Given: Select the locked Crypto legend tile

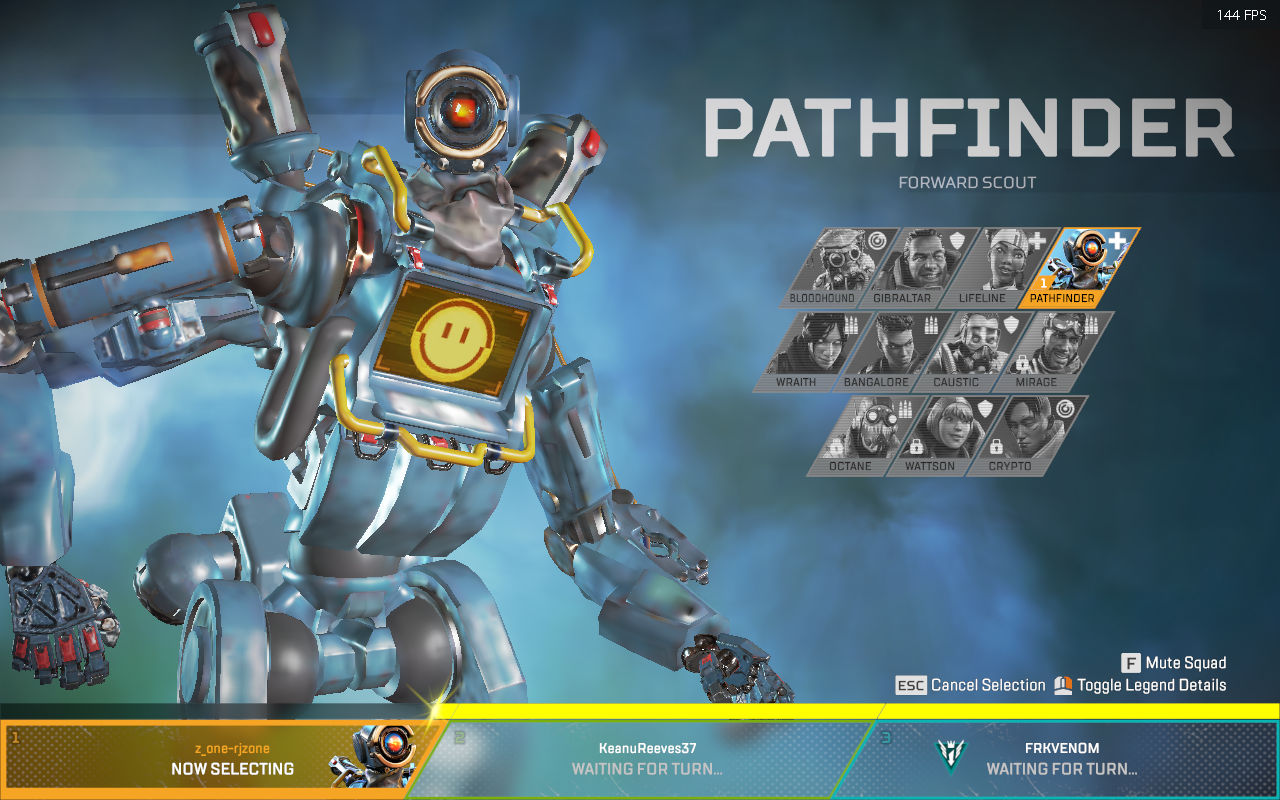Looking at the screenshot, I should [1014, 434].
